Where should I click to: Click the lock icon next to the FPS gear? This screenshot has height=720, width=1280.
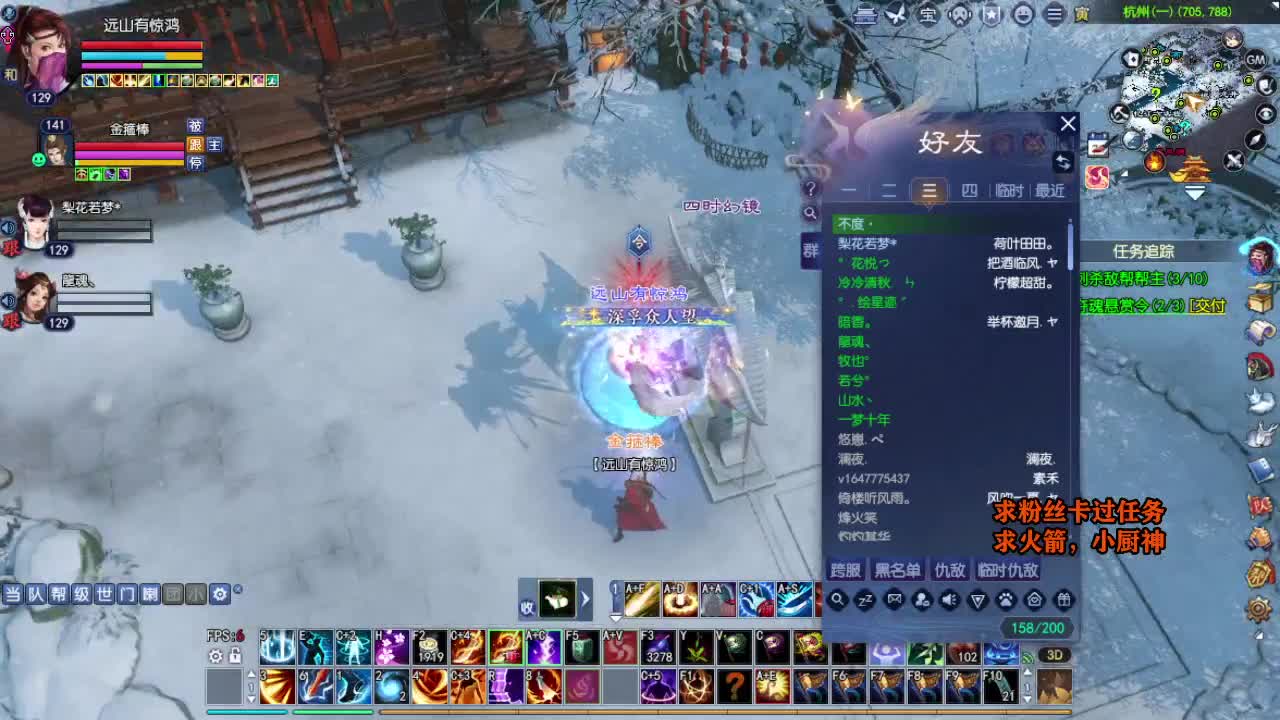click(x=234, y=656)
